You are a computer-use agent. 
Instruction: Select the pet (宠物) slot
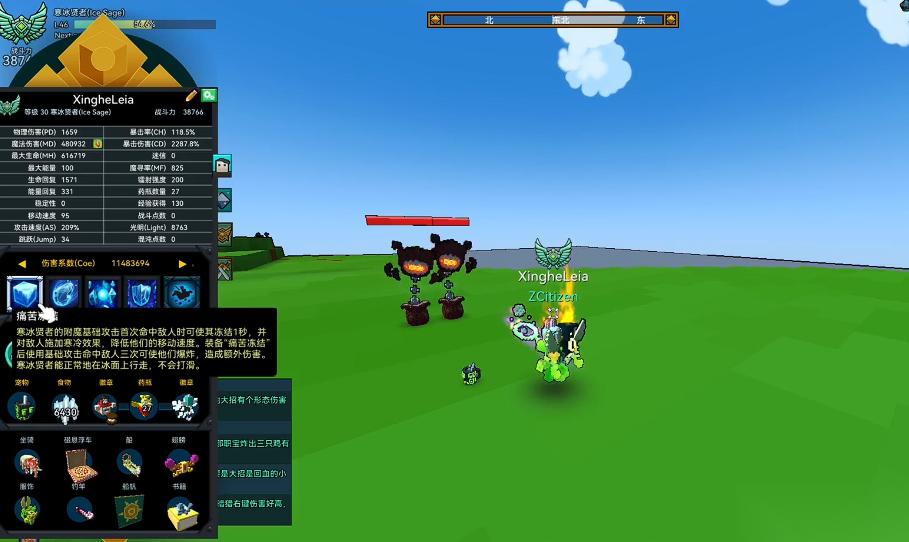(23, 407)
